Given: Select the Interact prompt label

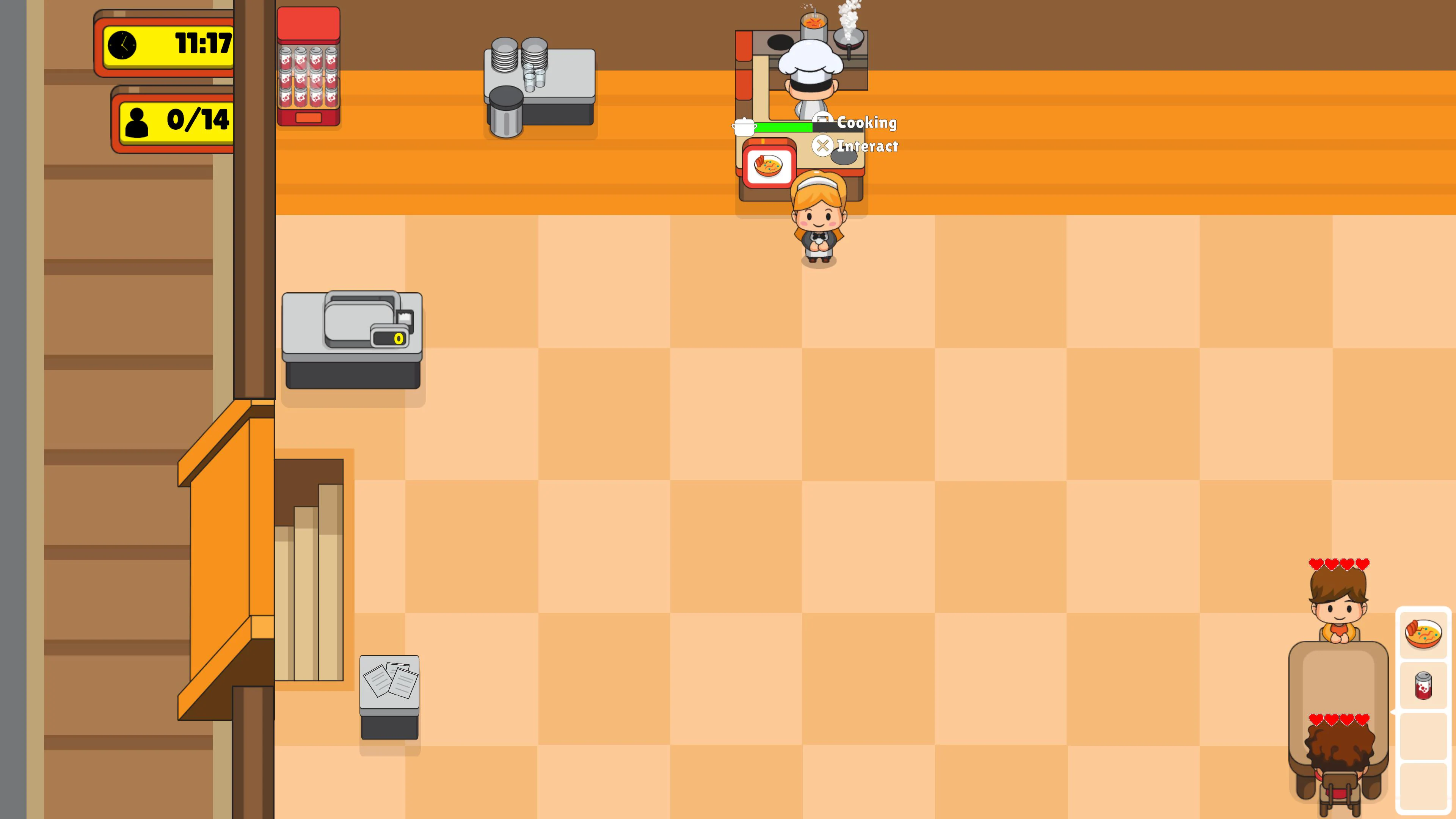Looking at the screenshot, I should (x=867, y=146).
